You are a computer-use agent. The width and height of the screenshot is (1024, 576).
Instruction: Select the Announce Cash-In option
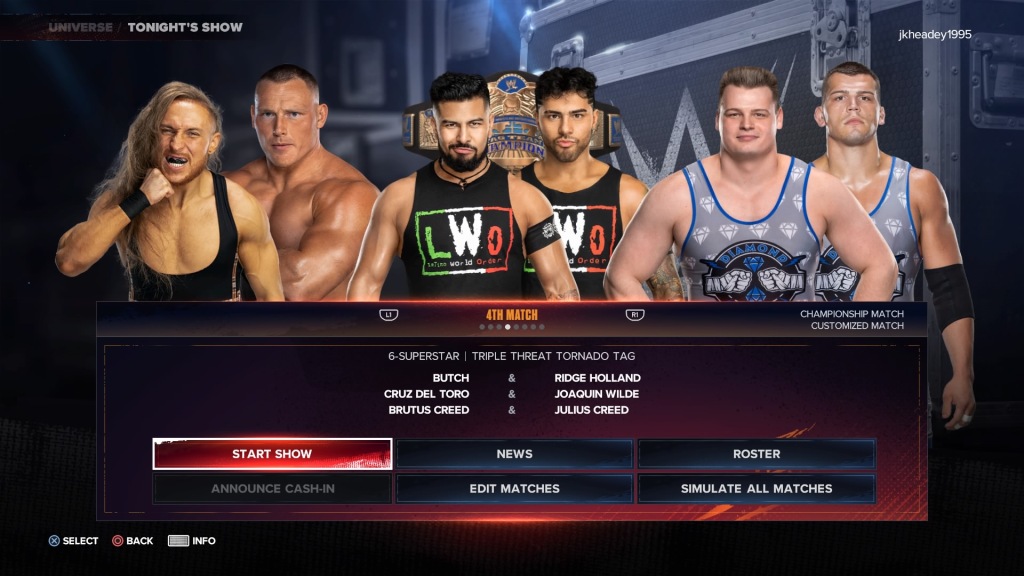click(x=272, y=489)
